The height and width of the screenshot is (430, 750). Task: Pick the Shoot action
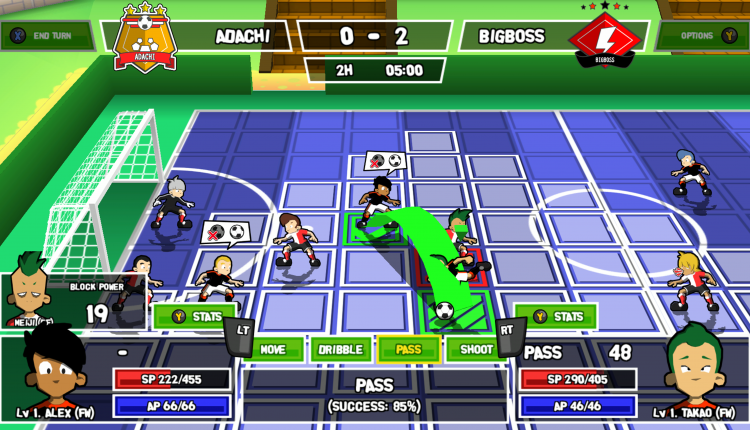click(471, 349)
